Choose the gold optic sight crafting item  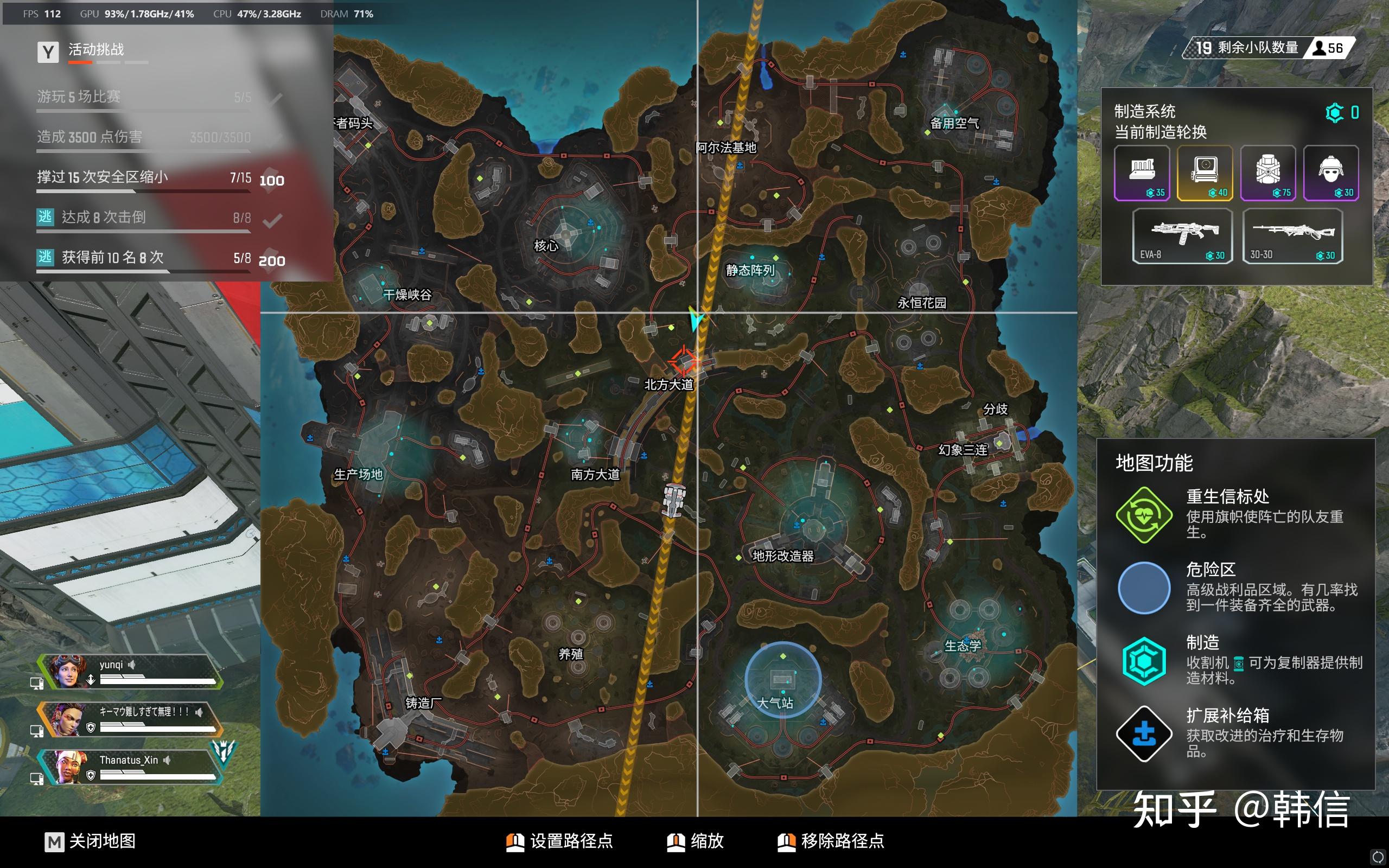coord(1205,173)
